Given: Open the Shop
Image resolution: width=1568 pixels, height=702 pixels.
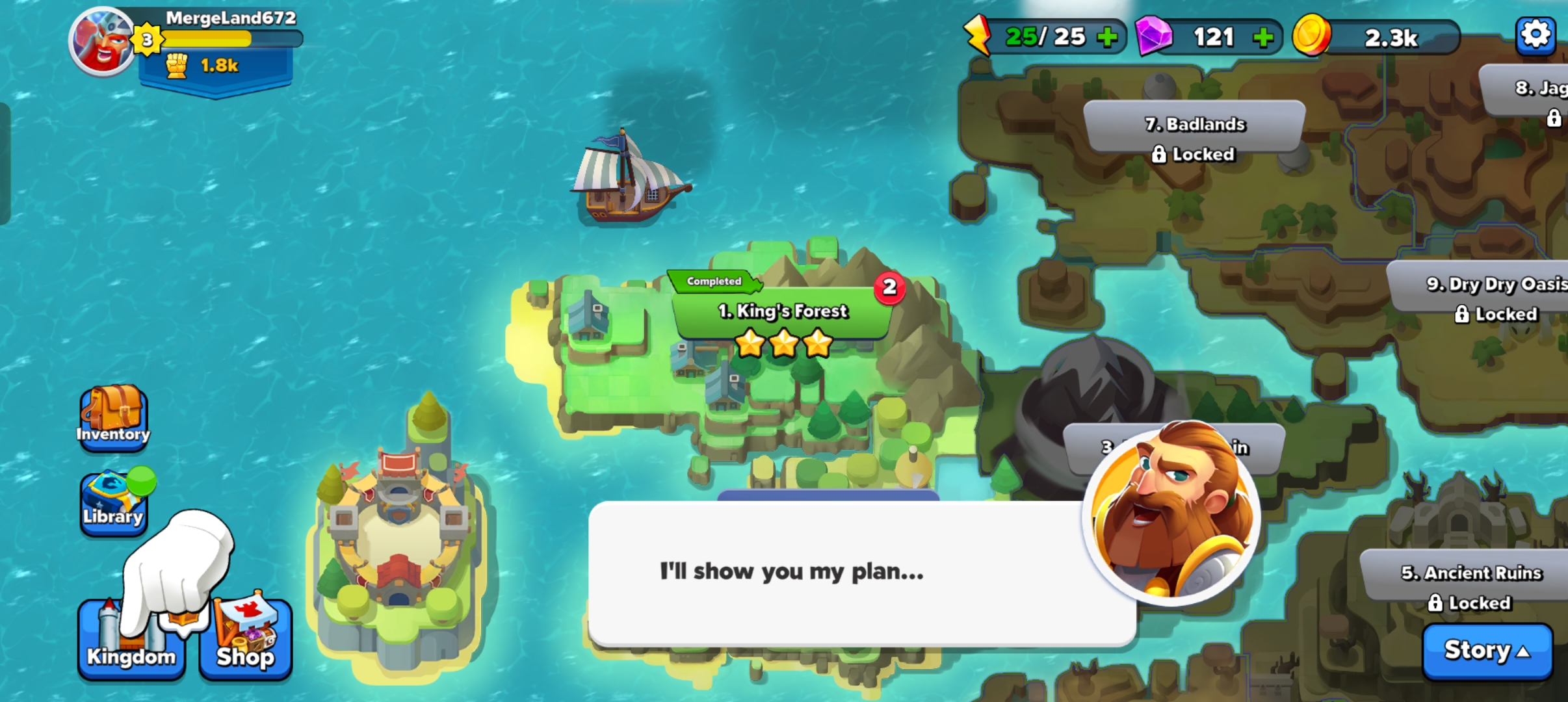Looking at the screenshot, I should click(246, 640).
